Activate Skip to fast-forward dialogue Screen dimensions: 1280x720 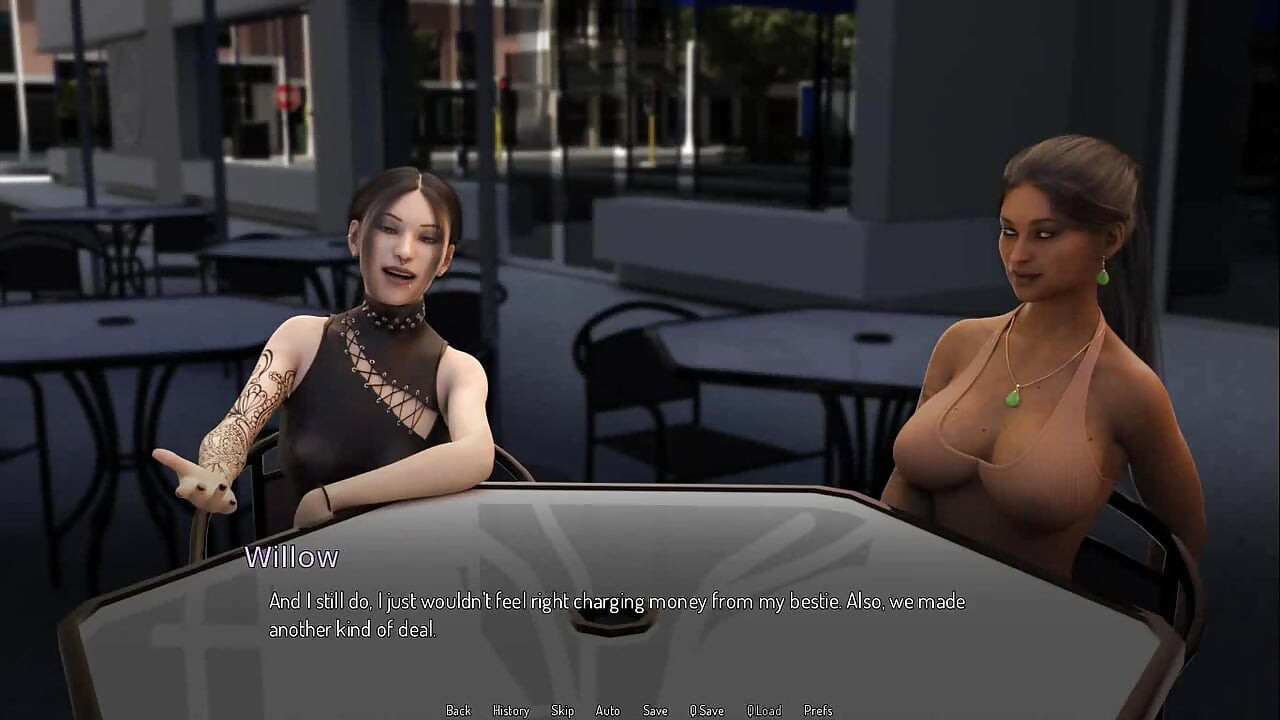[562, 710]
